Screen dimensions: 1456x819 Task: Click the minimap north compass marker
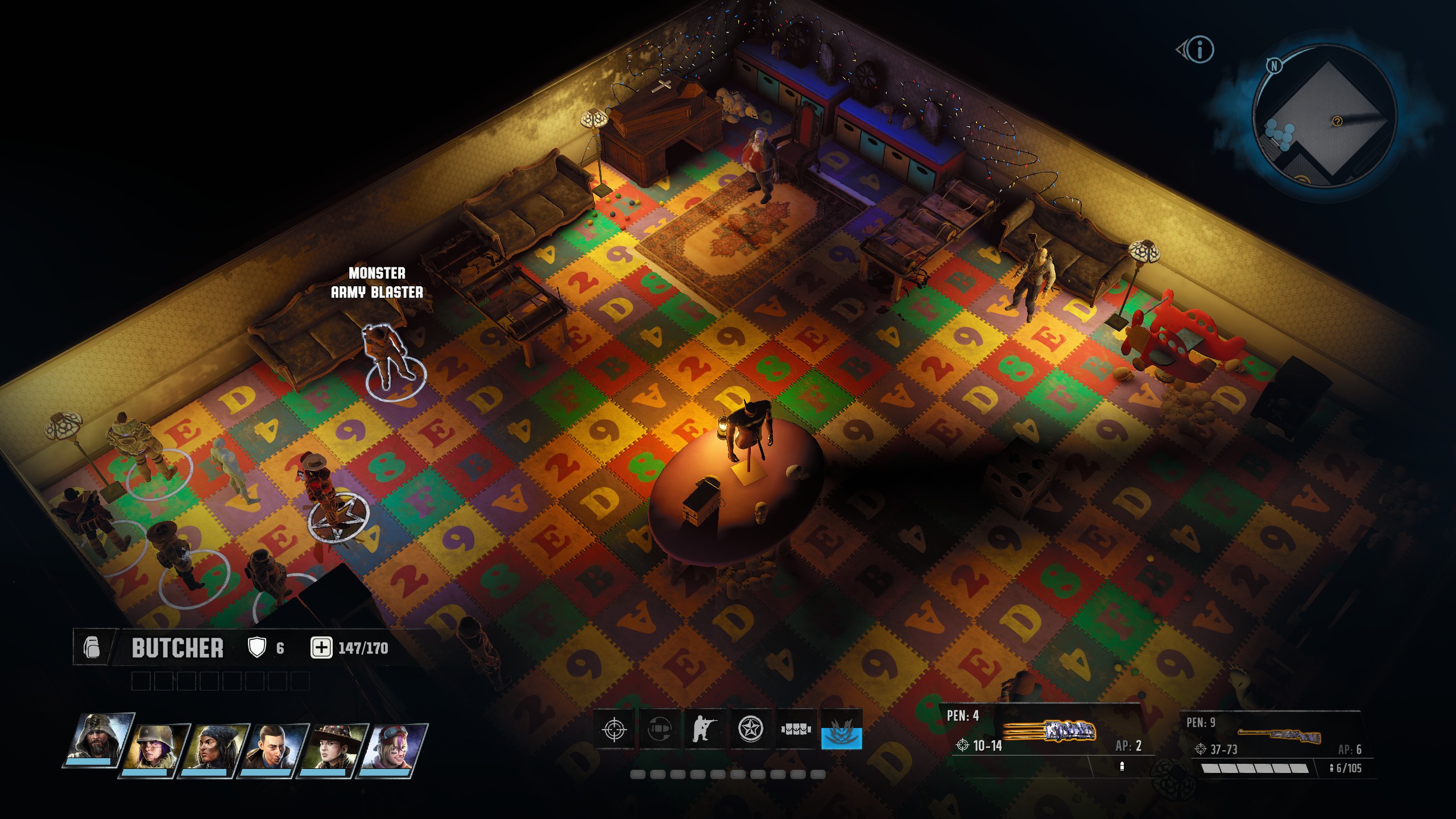(x=1274, y=66)
